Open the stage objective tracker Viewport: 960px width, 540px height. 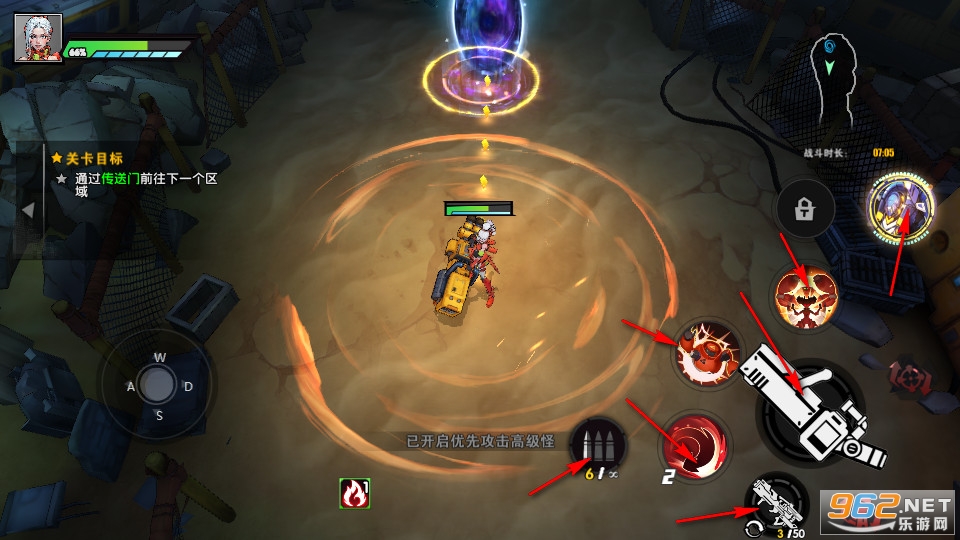point(88,158)
